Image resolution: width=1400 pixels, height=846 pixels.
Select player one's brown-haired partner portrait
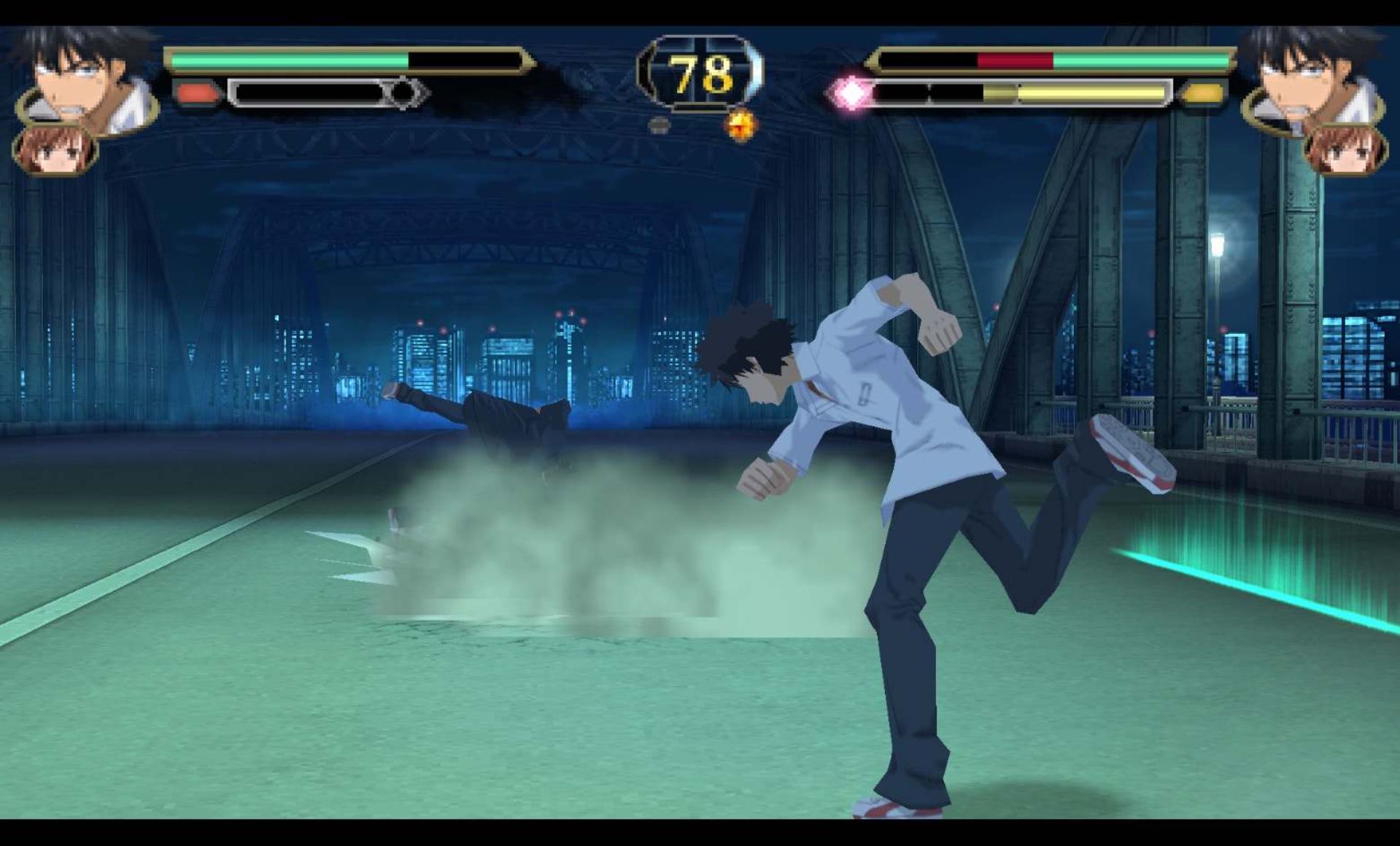pyautogui.click(x=54, y=151)
